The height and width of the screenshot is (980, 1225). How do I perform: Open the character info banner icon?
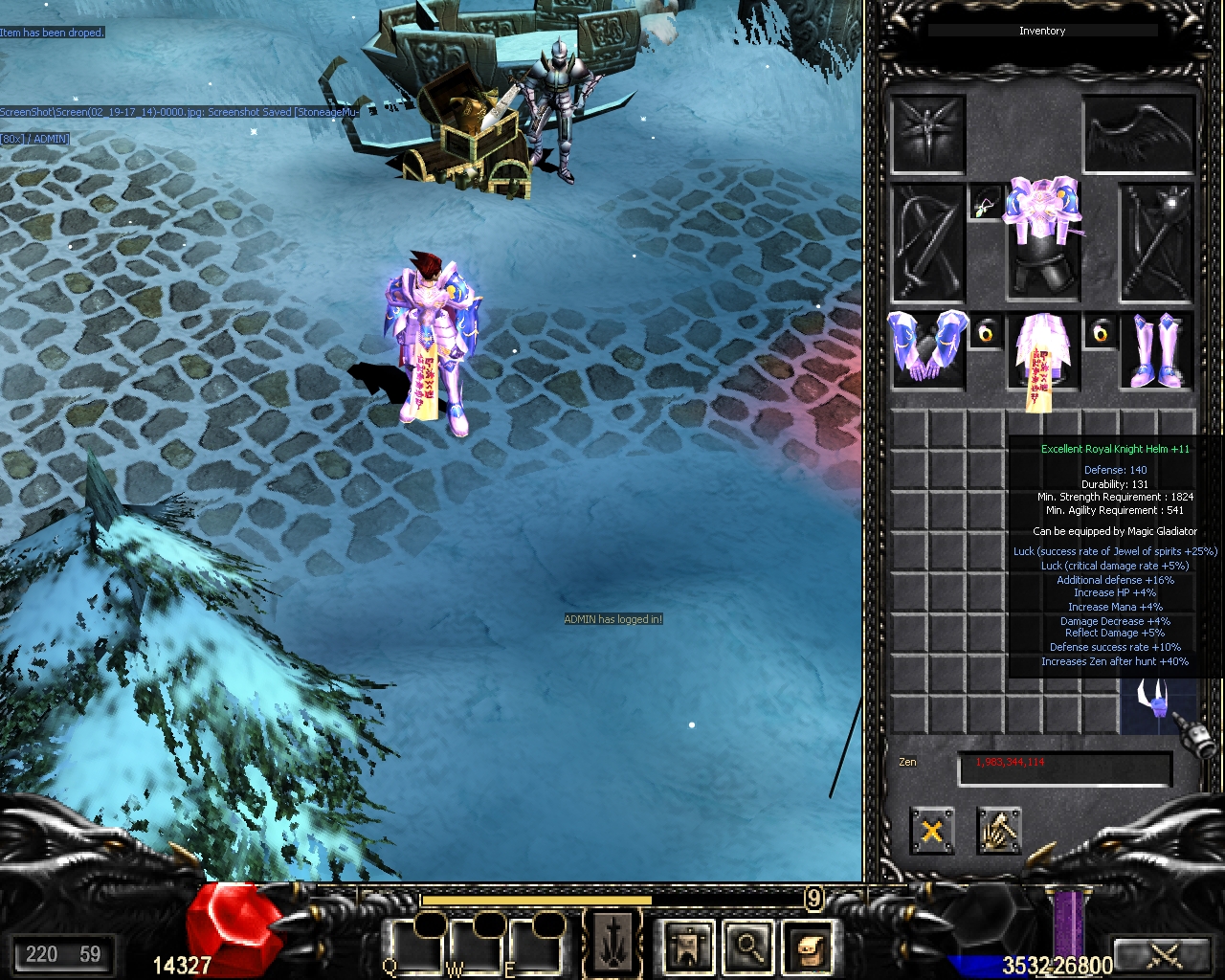pyautogui.click(x=688, y=947)
